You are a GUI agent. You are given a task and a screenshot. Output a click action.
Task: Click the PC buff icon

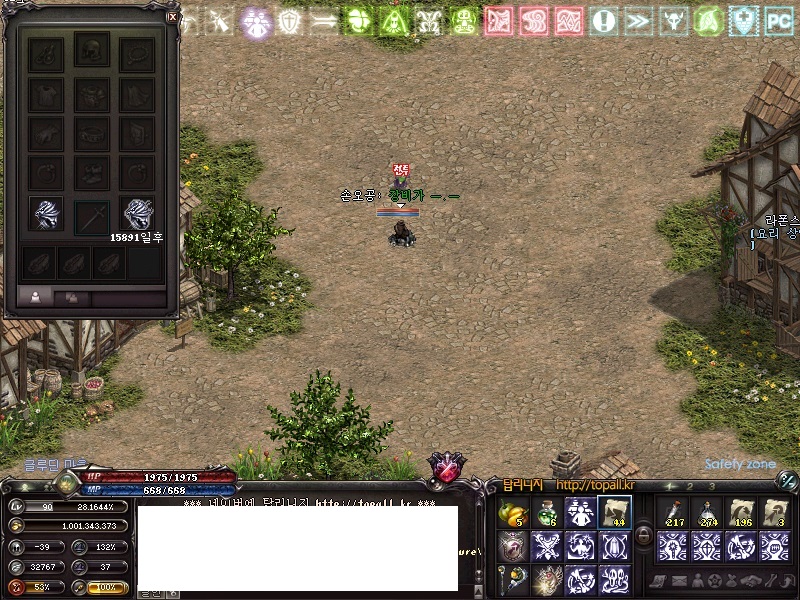point(779,21)
